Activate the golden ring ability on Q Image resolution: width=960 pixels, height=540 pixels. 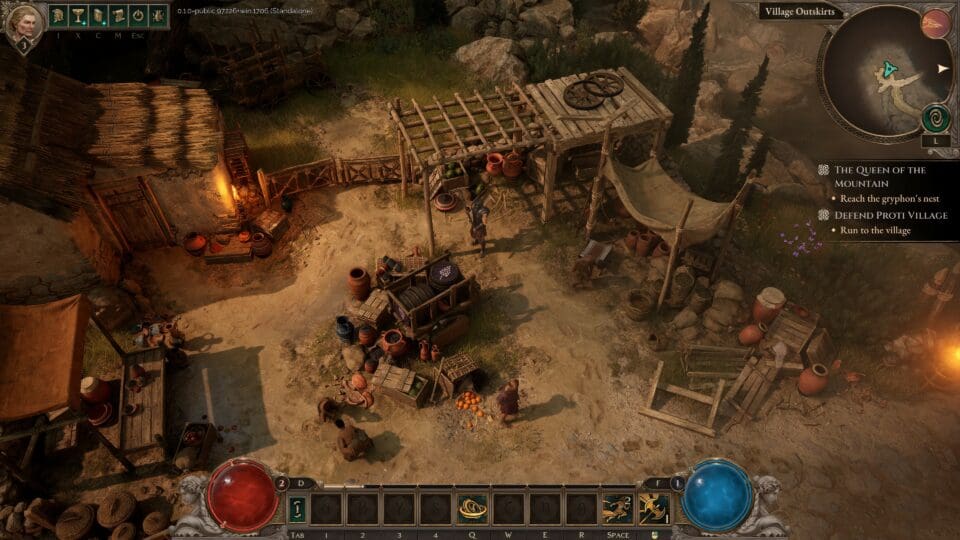472,510
